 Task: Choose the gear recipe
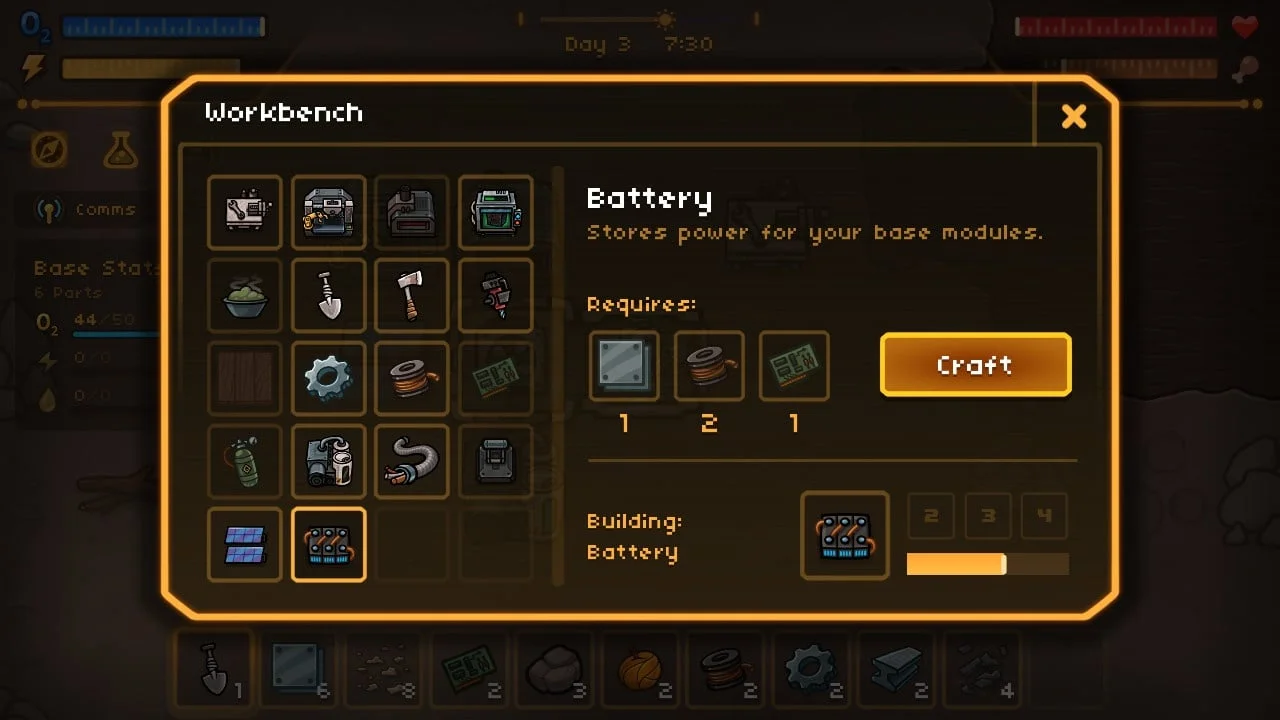(x=329, y=378)
